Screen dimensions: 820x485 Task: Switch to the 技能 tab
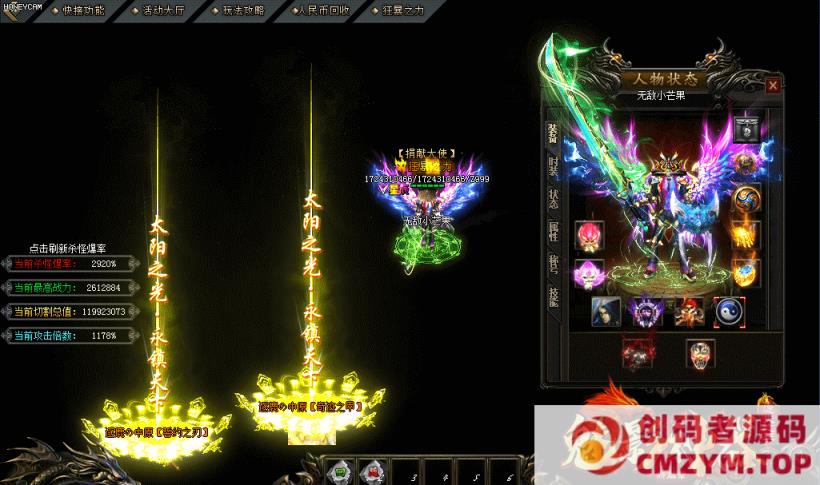[553, 295]
